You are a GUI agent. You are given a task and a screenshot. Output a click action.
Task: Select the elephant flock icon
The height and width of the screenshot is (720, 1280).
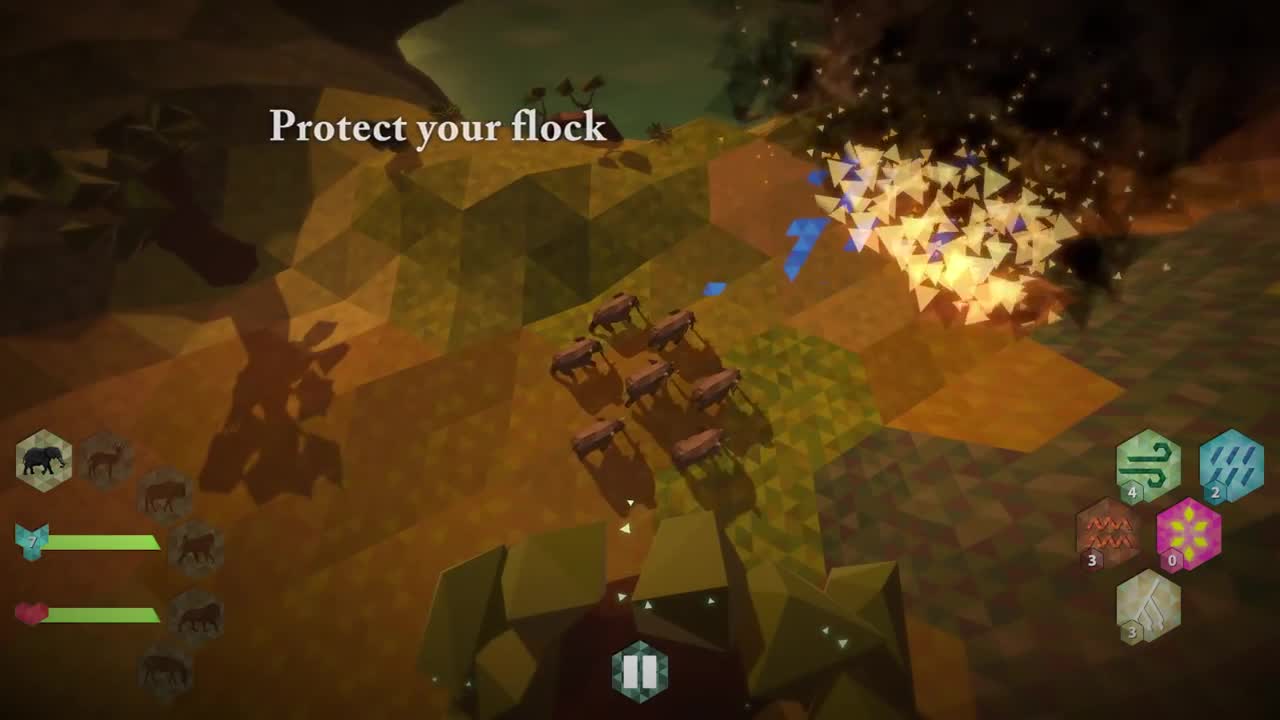click(x=44, y=460)
